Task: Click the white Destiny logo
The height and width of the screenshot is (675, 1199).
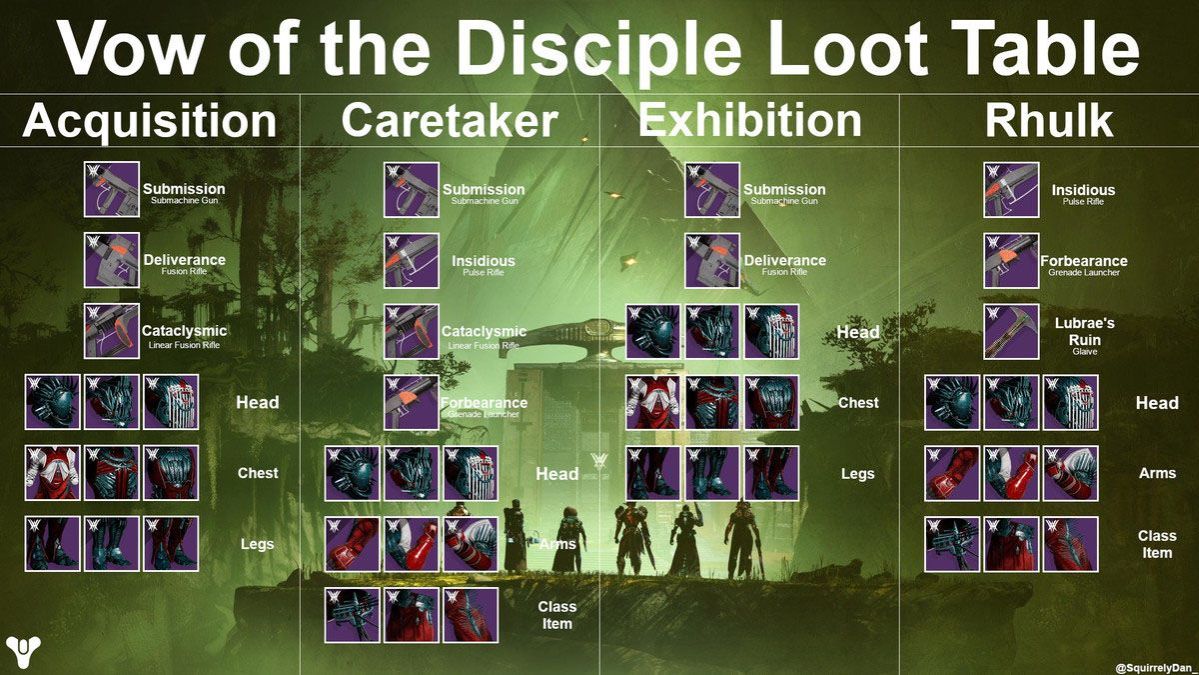Action: [23, 651]
